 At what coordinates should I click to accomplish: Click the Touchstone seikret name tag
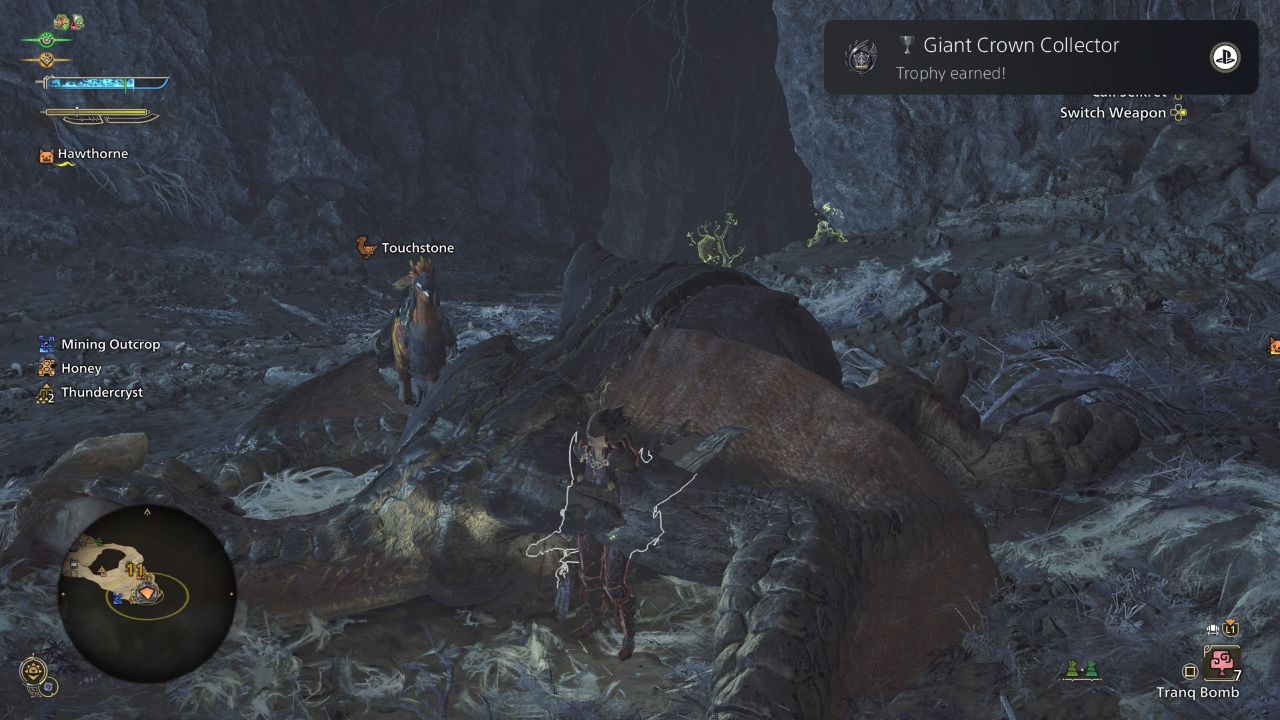(x=417, y=248)
